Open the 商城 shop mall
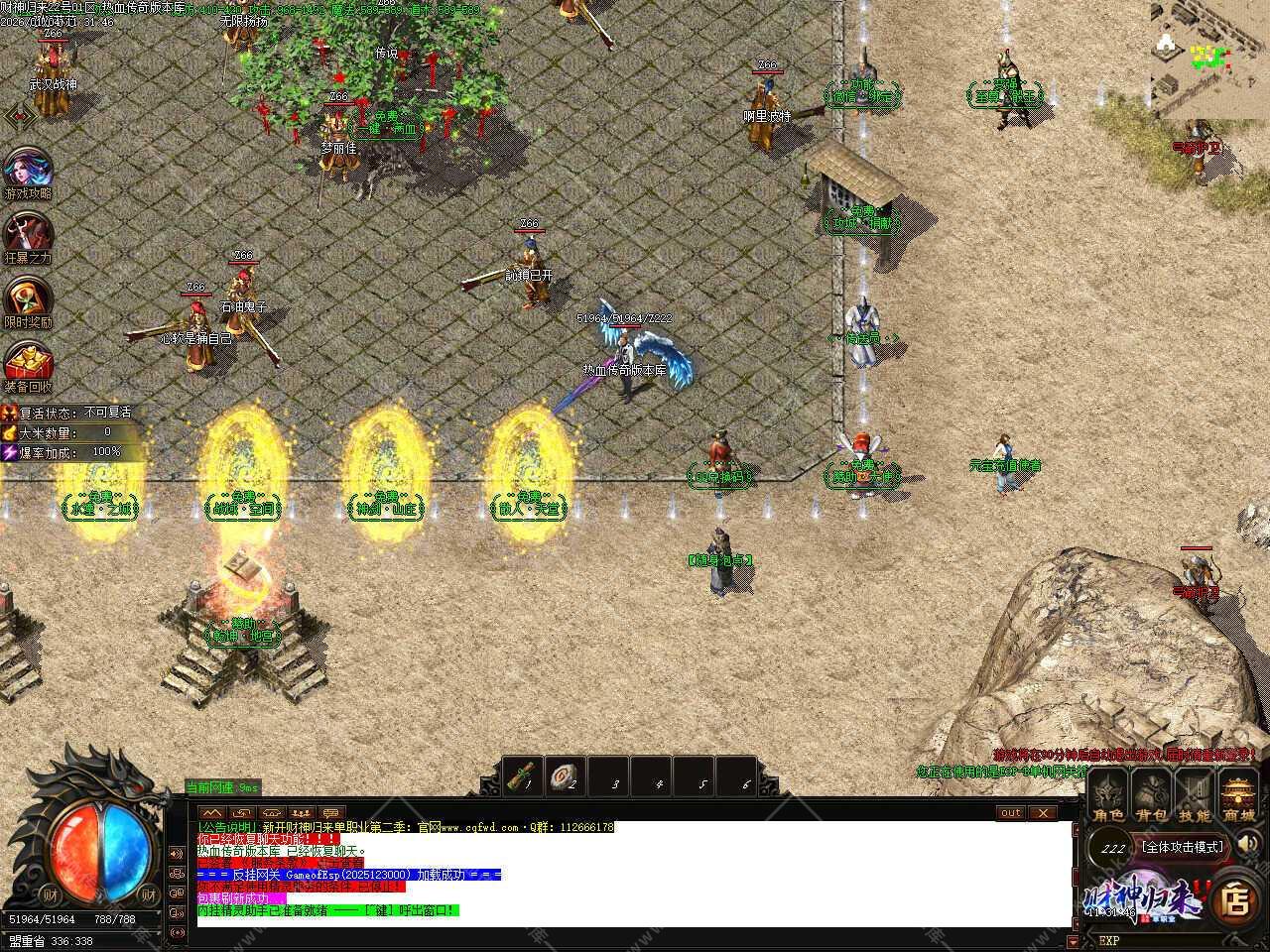 point(1238,798)
